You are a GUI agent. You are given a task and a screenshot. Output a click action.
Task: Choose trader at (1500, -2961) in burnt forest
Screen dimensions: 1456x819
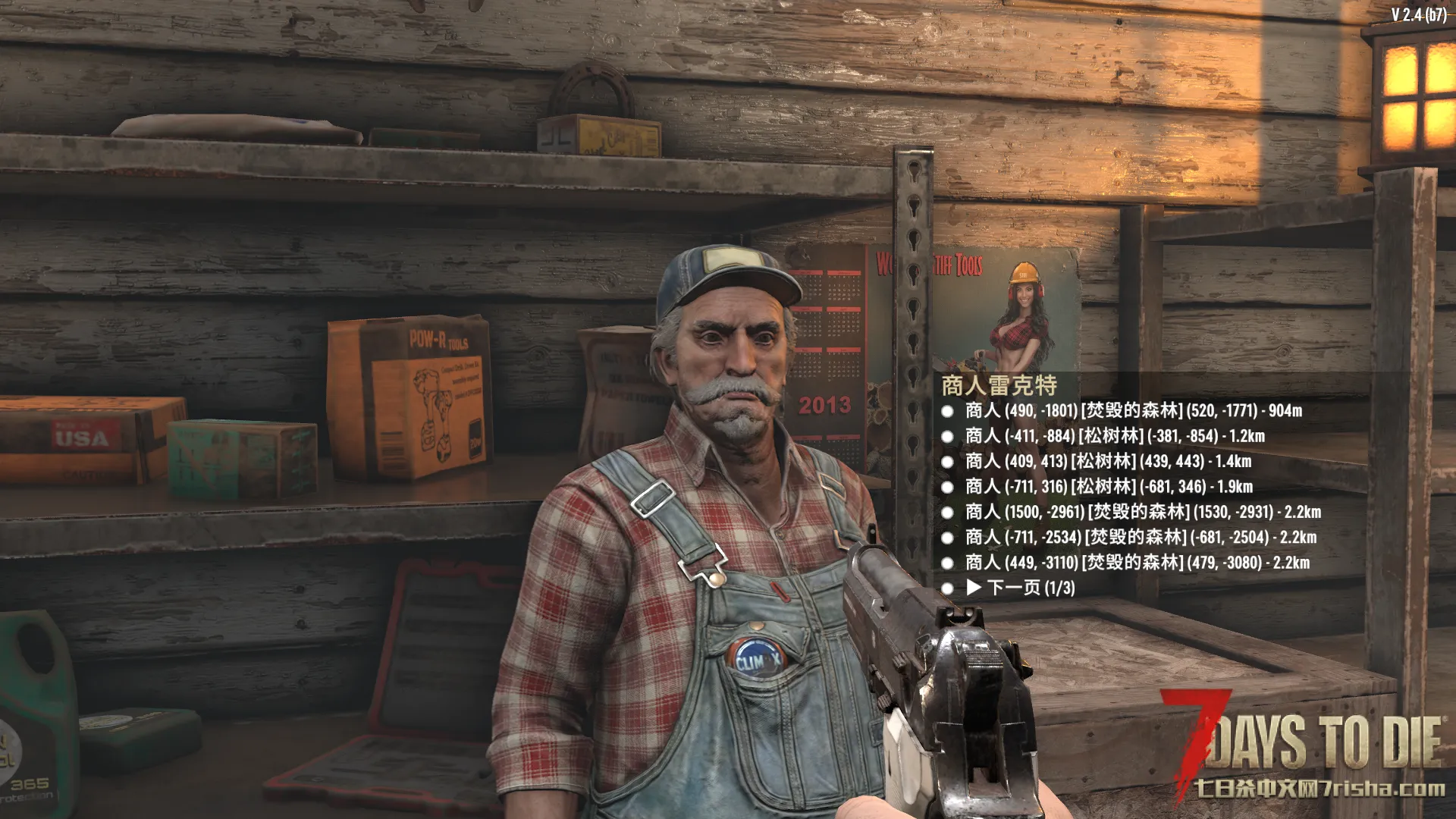click(x=1142, y=513)
